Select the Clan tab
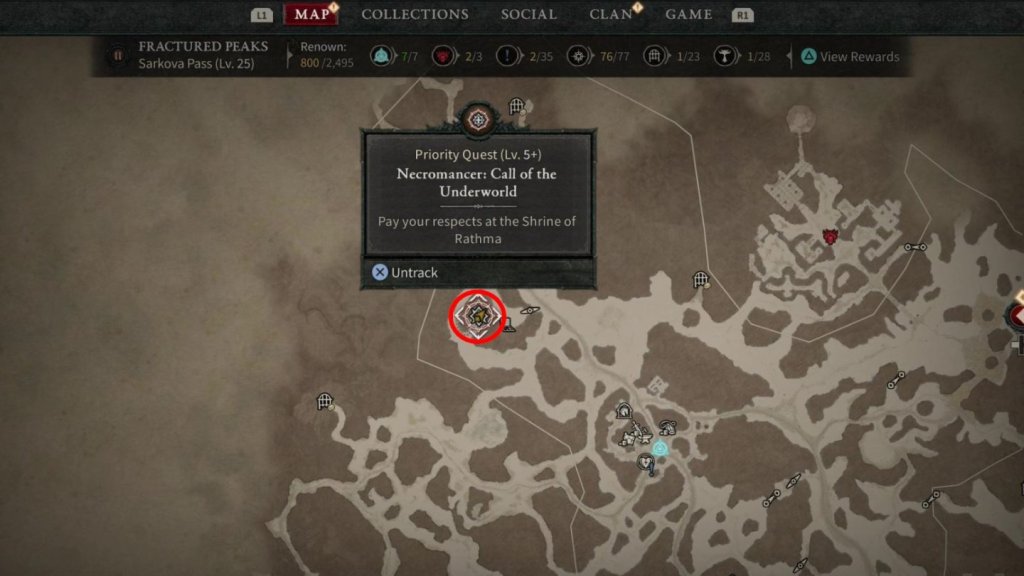1024x576 pixels. [611, 14]
